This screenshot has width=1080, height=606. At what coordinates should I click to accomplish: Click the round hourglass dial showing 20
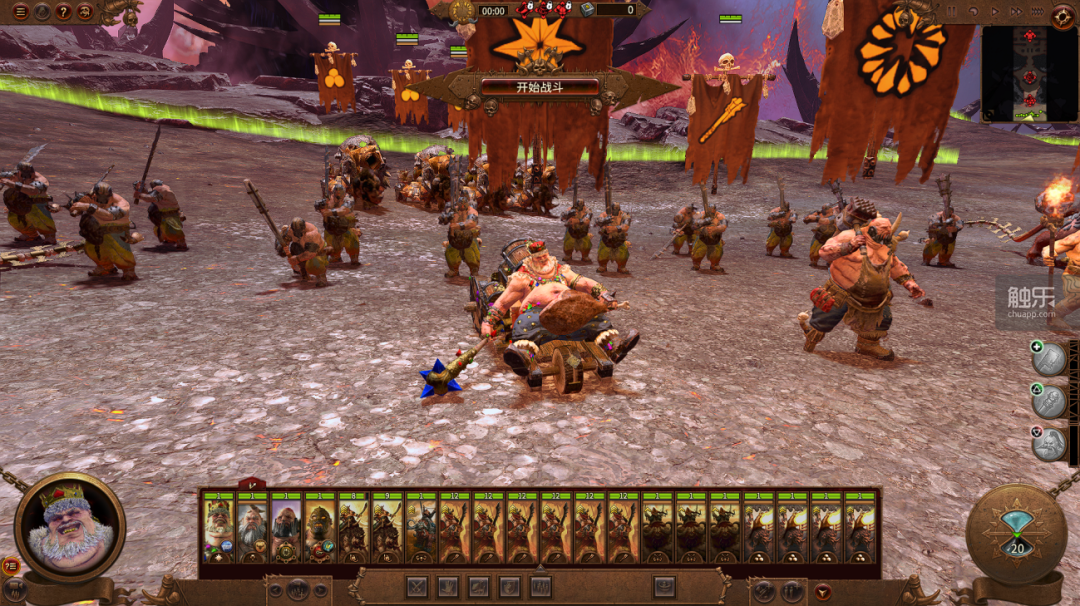(x=1017, y=534)
